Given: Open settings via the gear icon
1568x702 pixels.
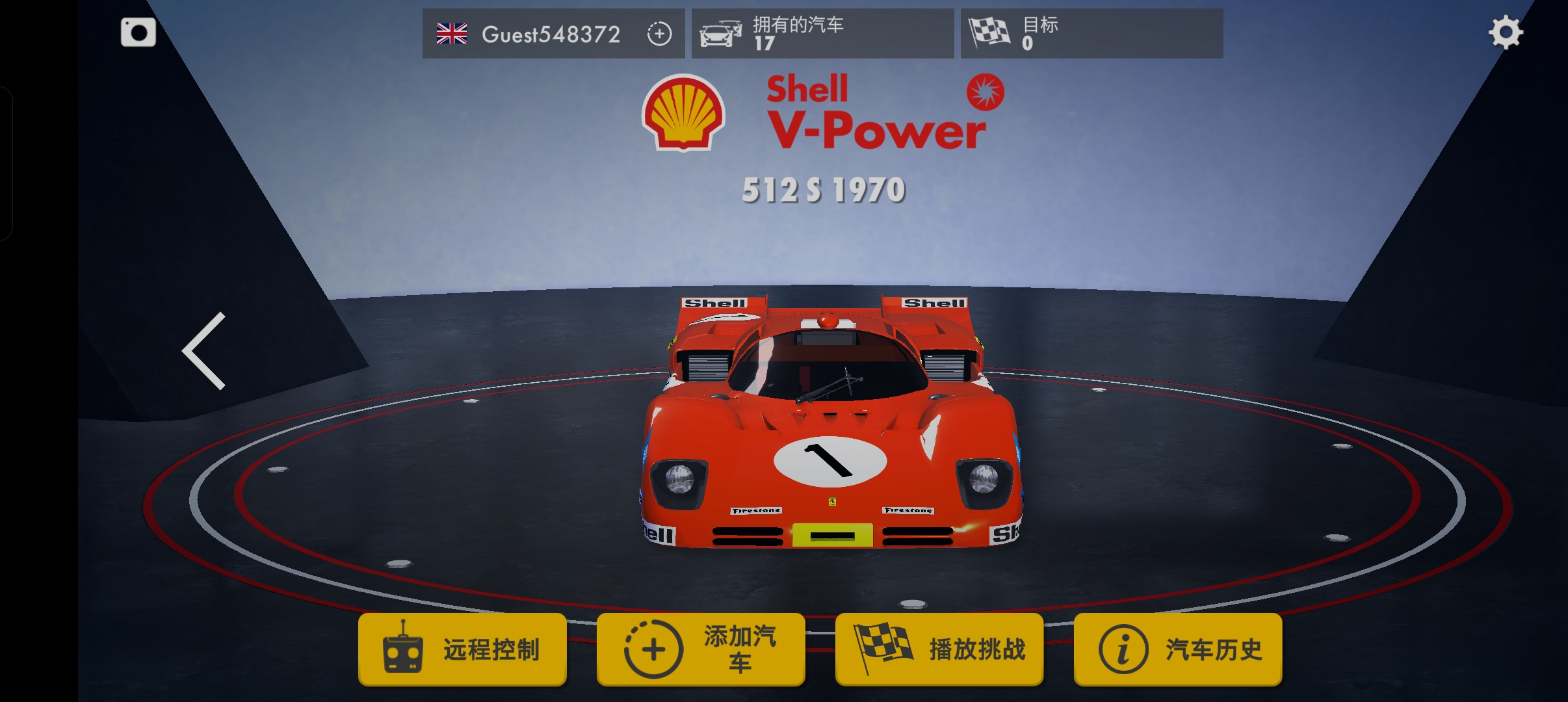Looking at the screenshot, I should click(x=1507, y=32).
